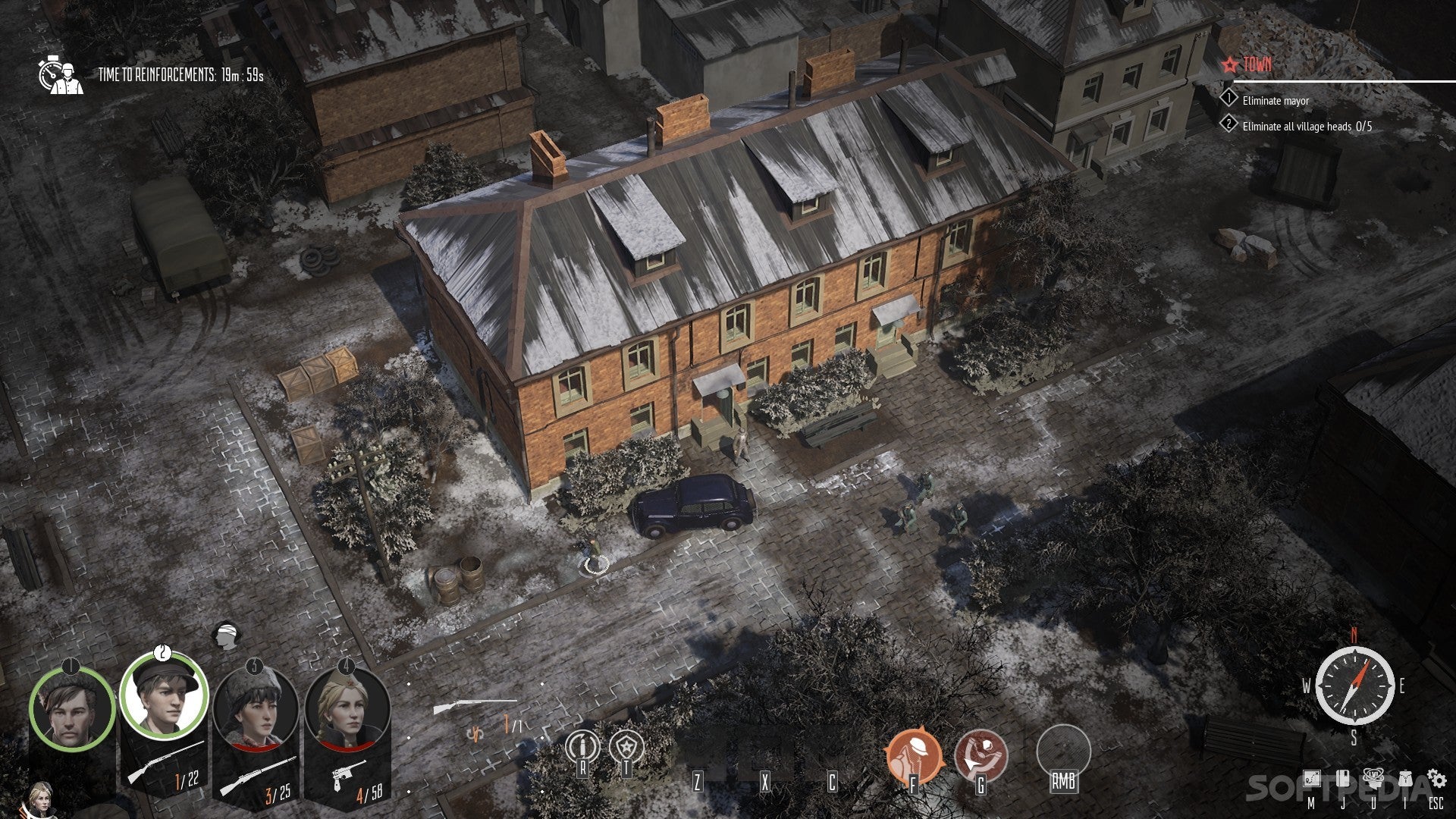Use the red stone-throw skill
The width and height of the screenshot is (1456, 819).
981,755
